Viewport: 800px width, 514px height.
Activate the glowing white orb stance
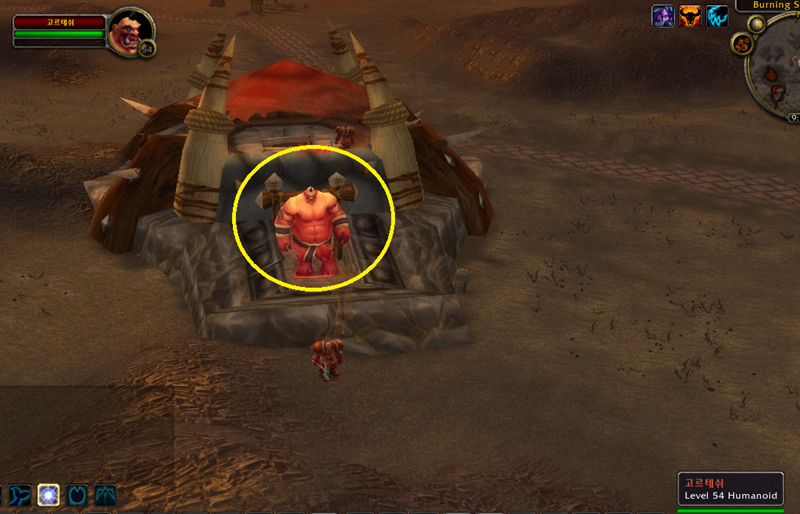(48, 494)
